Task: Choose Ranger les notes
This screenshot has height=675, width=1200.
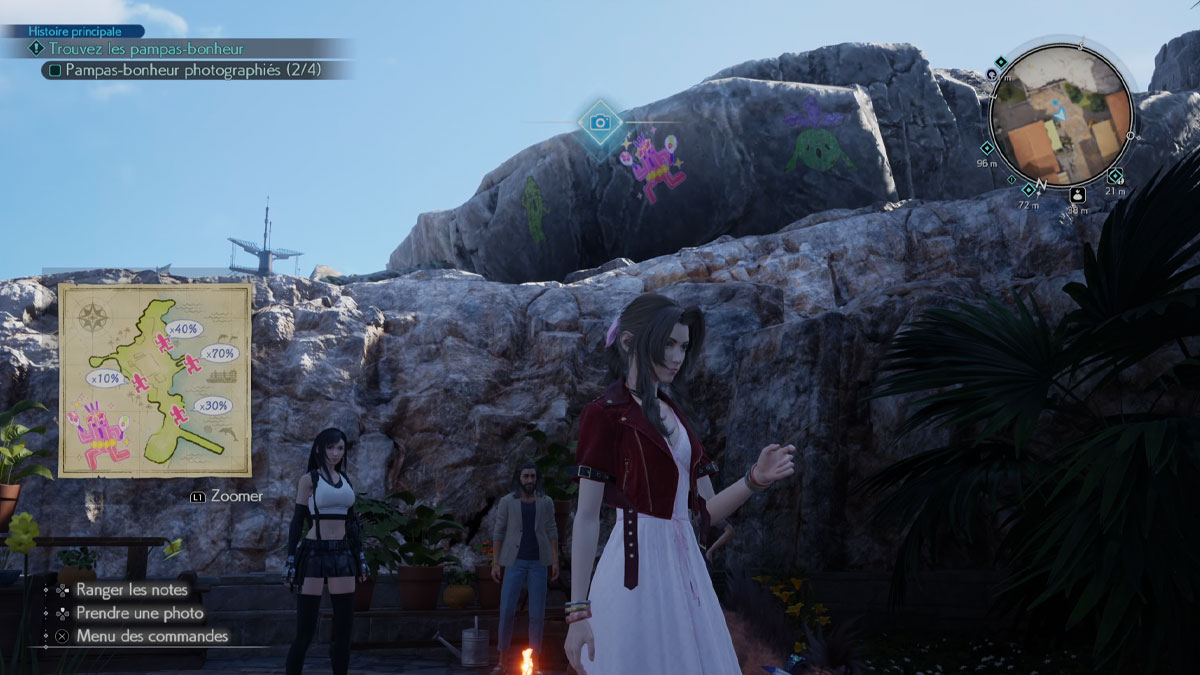Action: (132, 590)
